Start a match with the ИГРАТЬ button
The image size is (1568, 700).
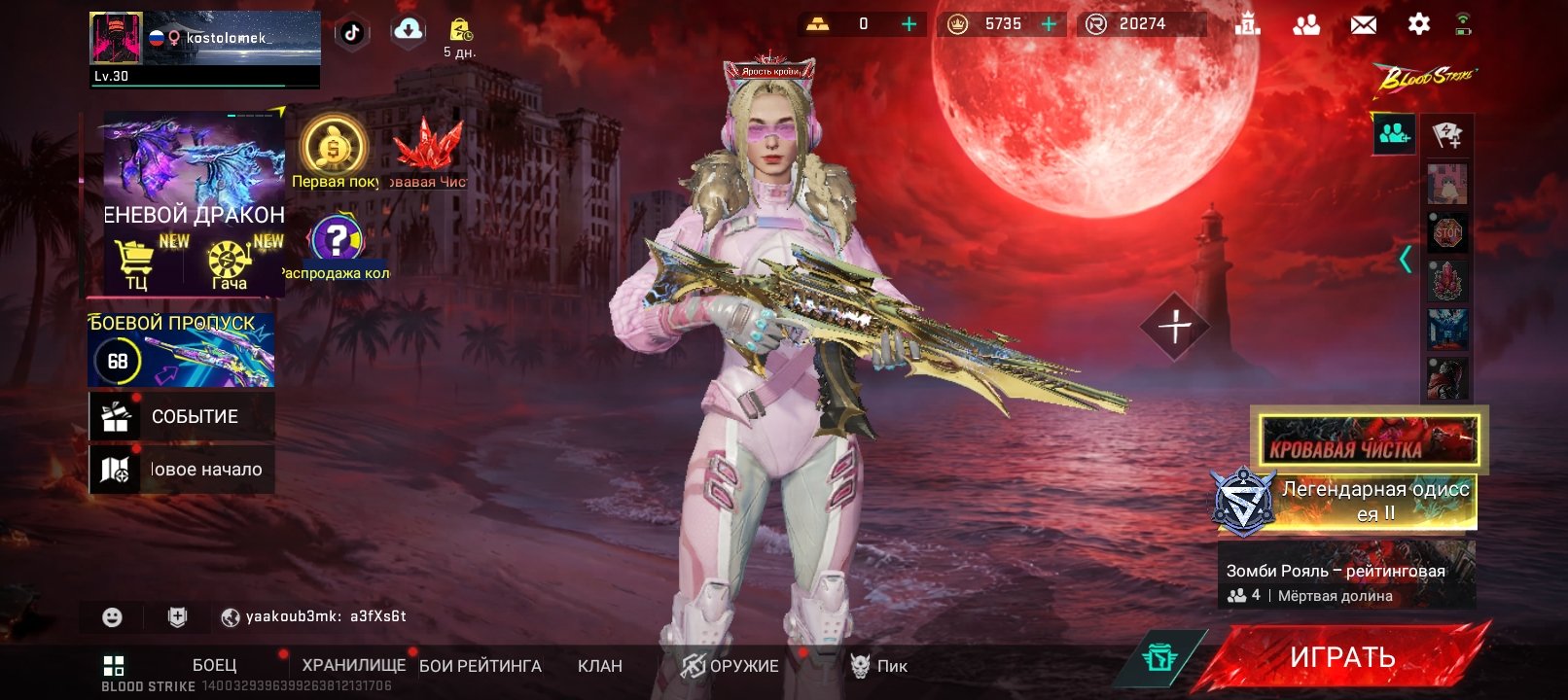tap(1342, 658)
